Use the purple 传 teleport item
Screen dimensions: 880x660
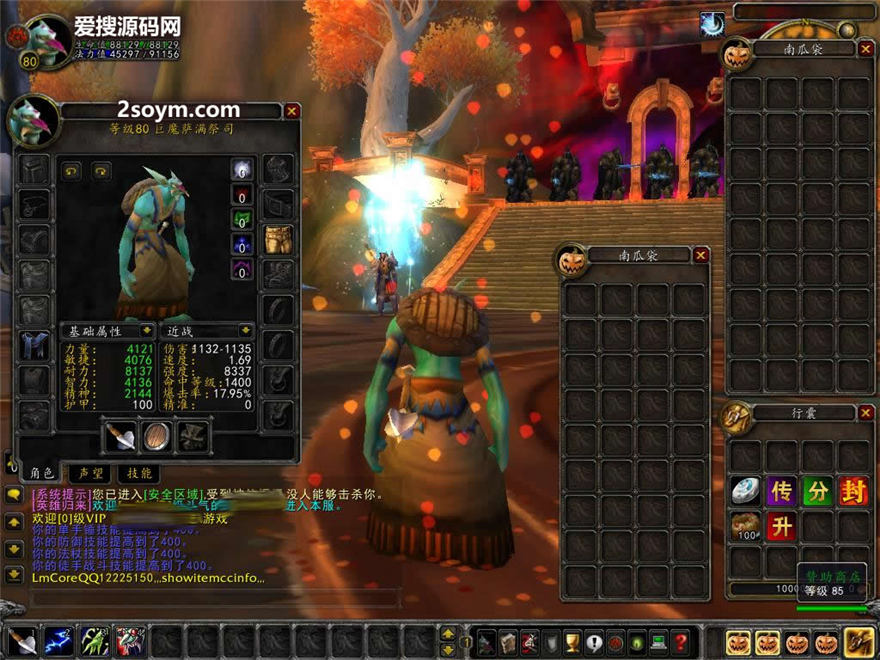click(781, 491)
